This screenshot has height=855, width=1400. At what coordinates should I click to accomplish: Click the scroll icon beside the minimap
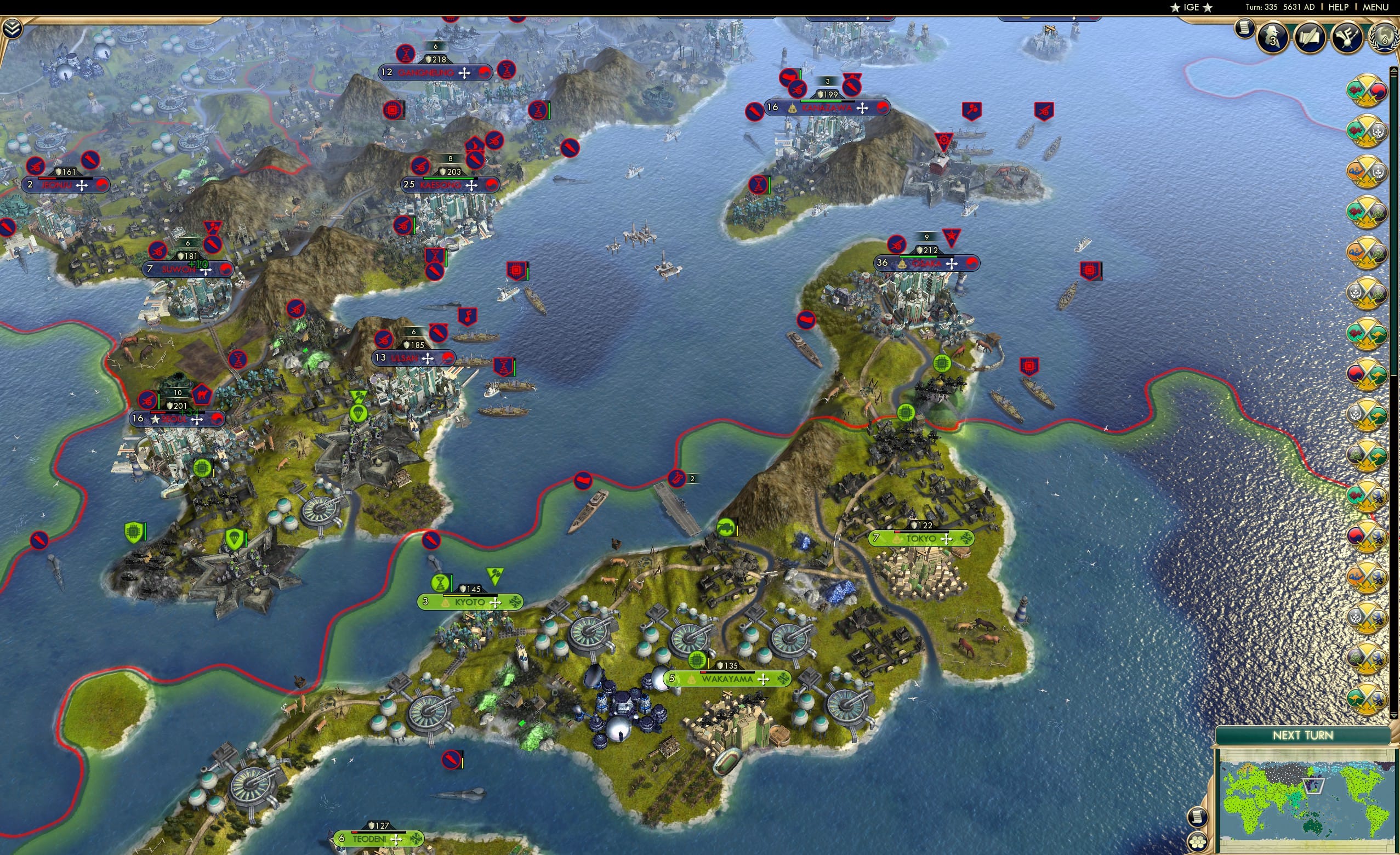point(1199,817)
